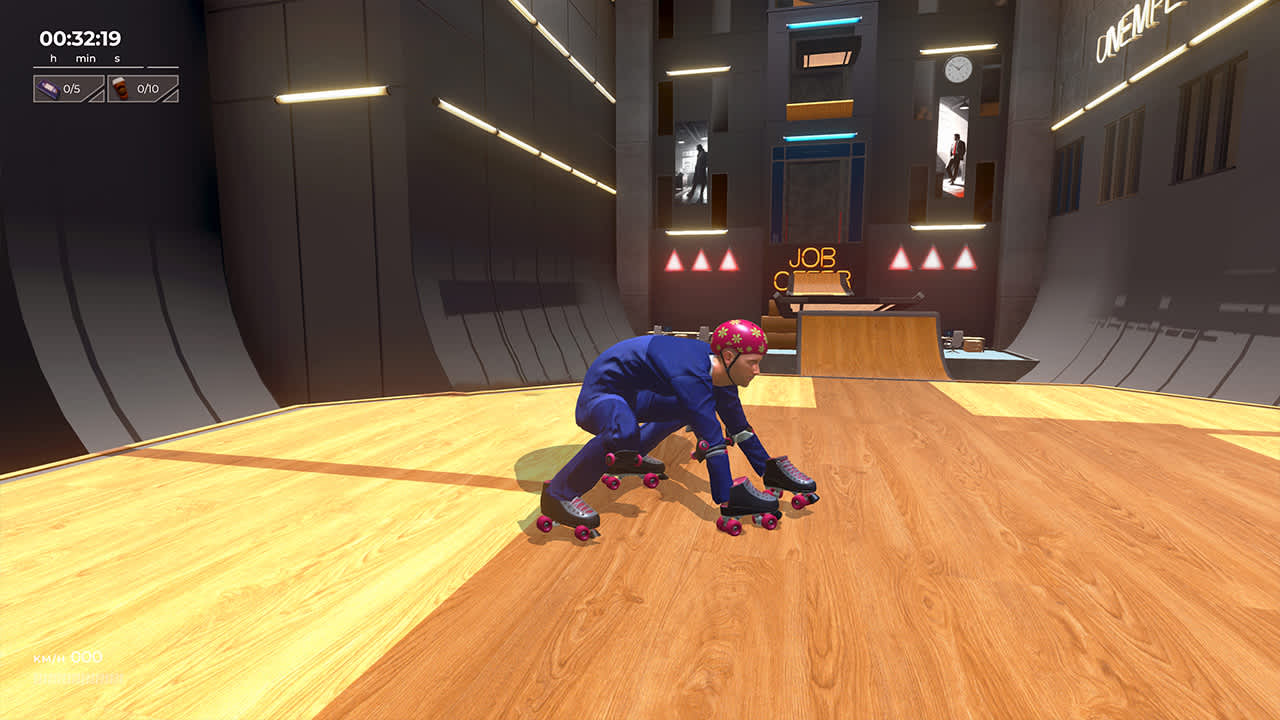This screenshot has width=1280, height=720.
Task: Click the left red triple-arrow sign
Action: (700, 262)
